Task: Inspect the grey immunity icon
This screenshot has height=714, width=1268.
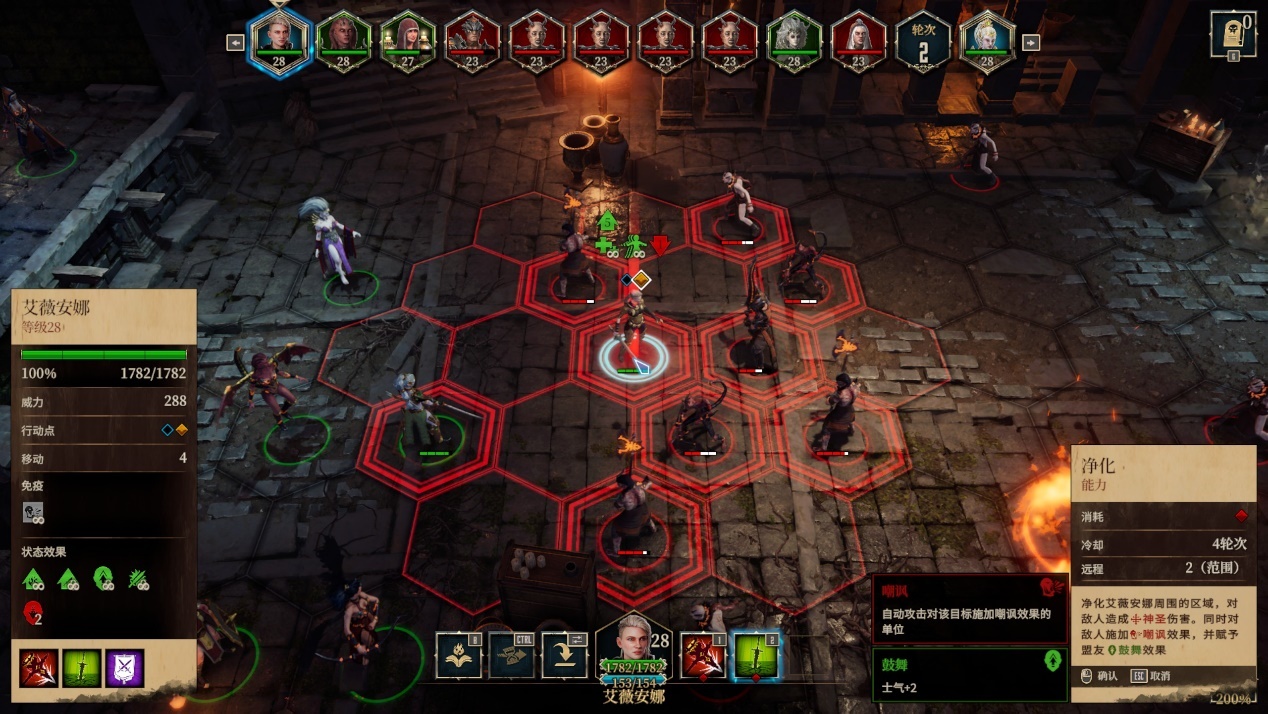Action: [x=33, y=513]
